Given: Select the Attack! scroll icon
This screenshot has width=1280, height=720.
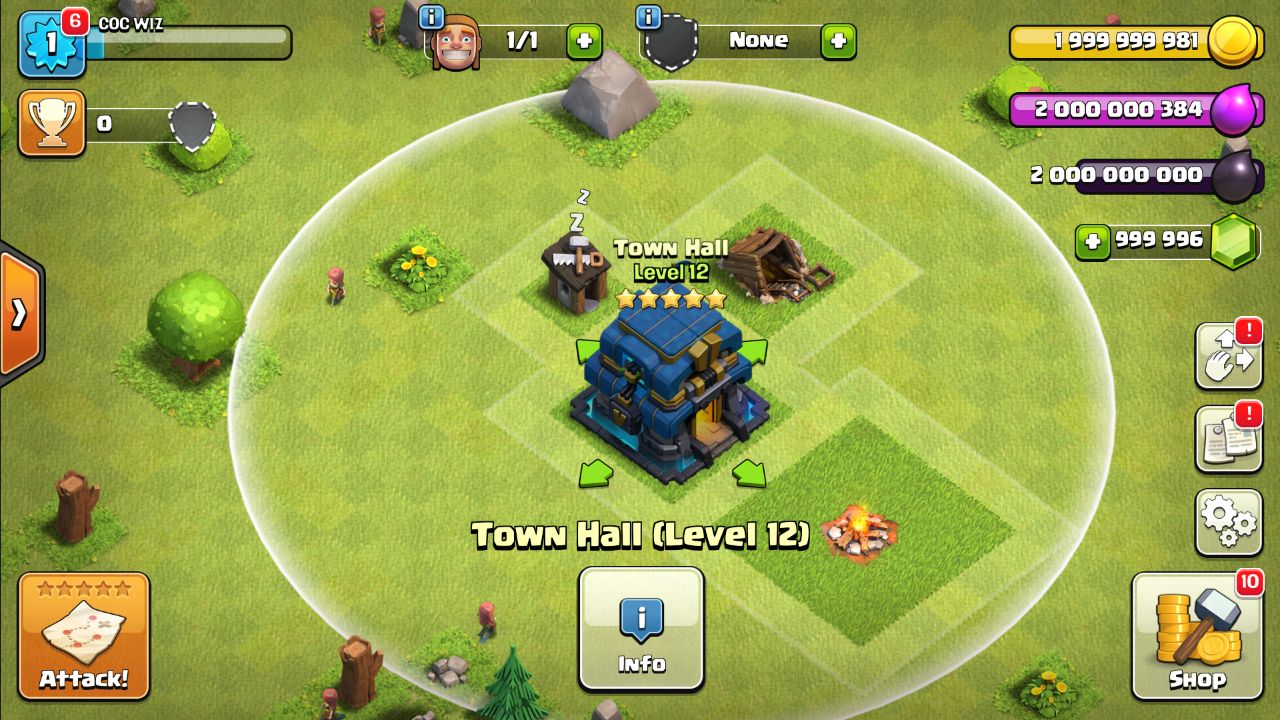Looking at the screenshot, I should pos(83,630).
